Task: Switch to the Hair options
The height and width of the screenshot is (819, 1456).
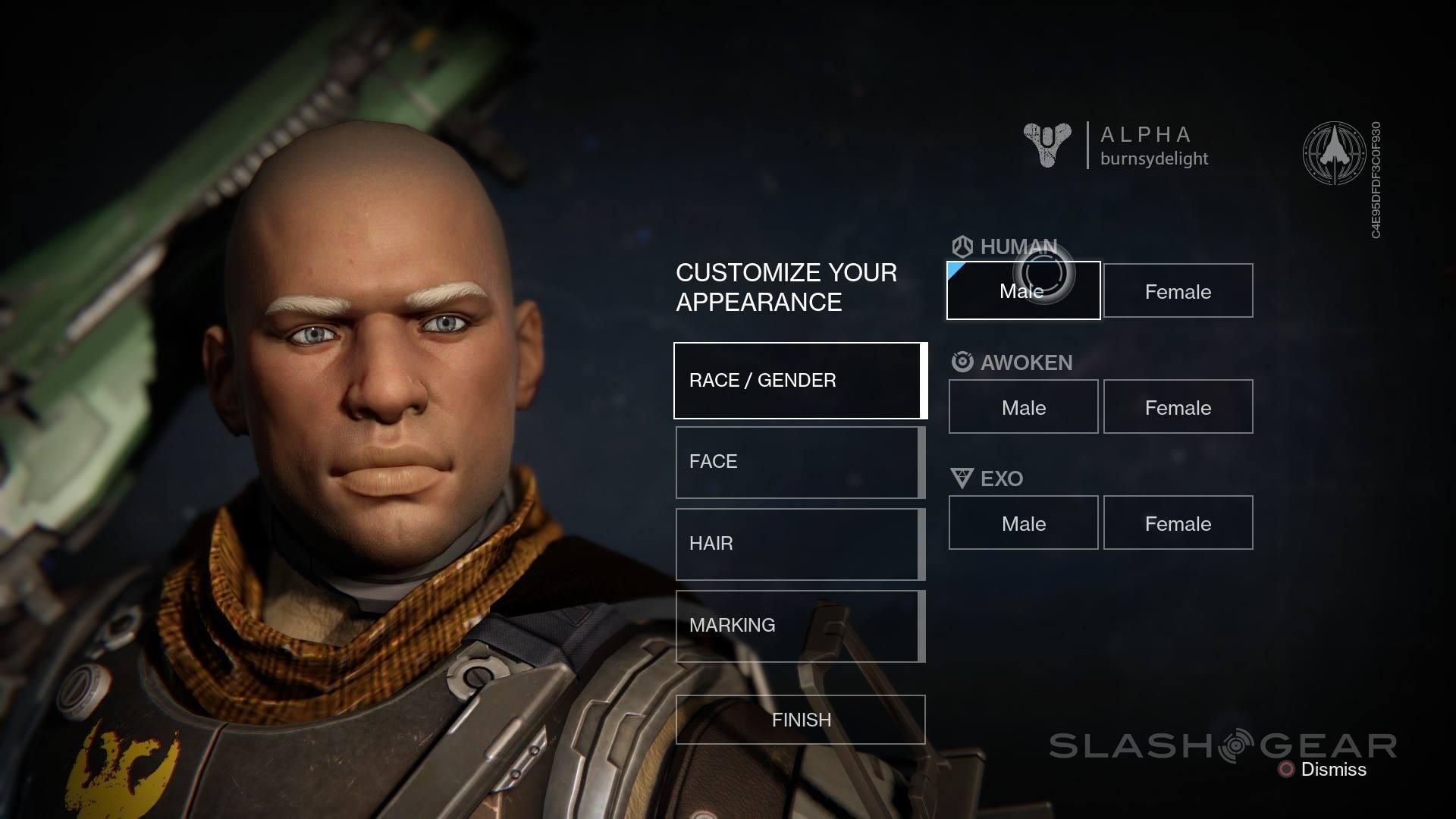Action: click(799, 544)
